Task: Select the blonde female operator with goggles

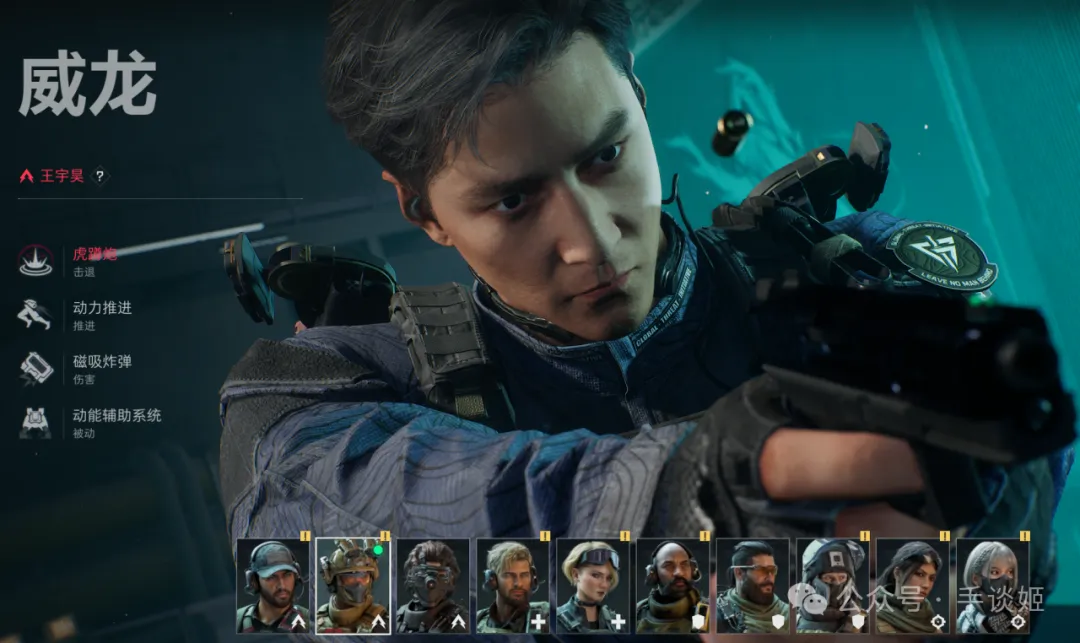Action: click(592, 585)
